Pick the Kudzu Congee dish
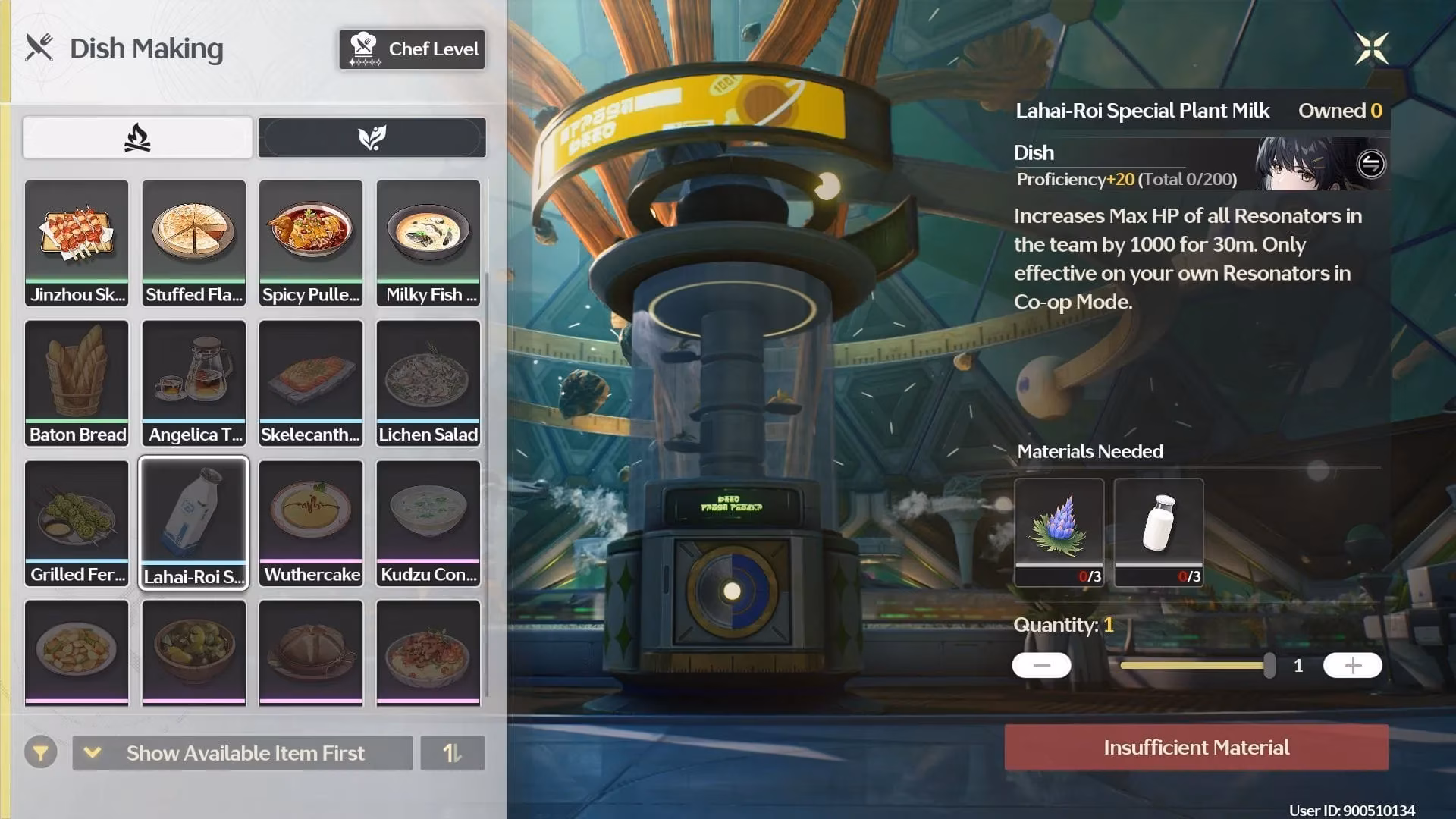The height and width of the screenshot is (819, 1456). coord(428,523)
